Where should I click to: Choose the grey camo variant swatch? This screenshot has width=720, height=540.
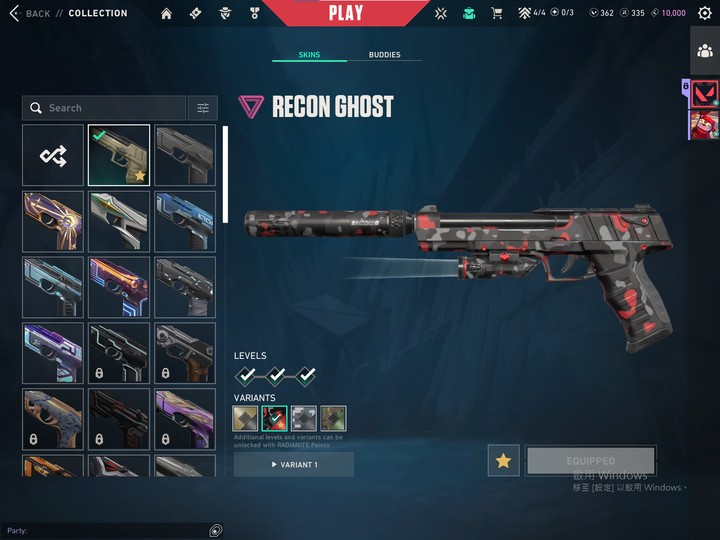point(304,418)
